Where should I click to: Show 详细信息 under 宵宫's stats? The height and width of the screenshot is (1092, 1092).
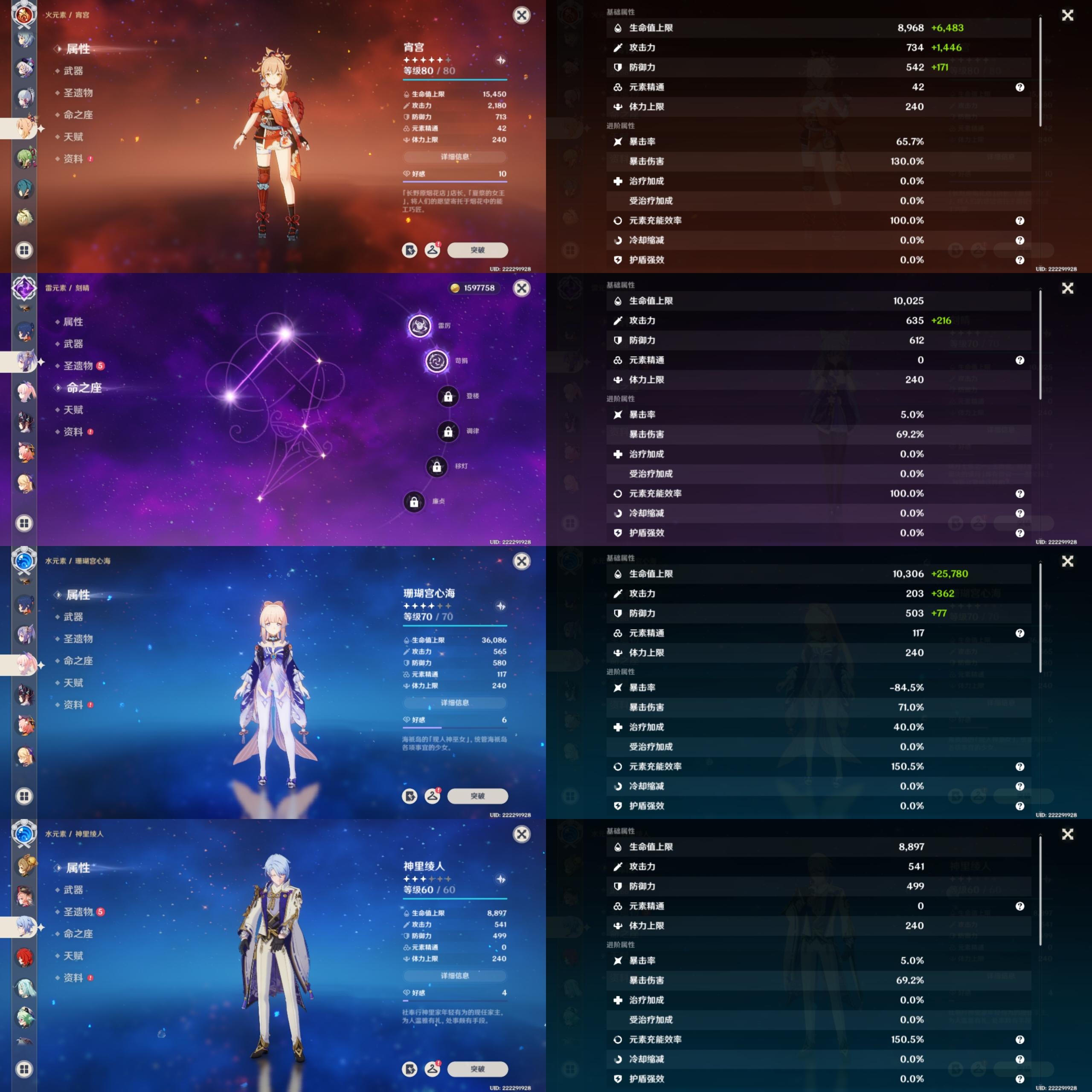tap(454, 157)
